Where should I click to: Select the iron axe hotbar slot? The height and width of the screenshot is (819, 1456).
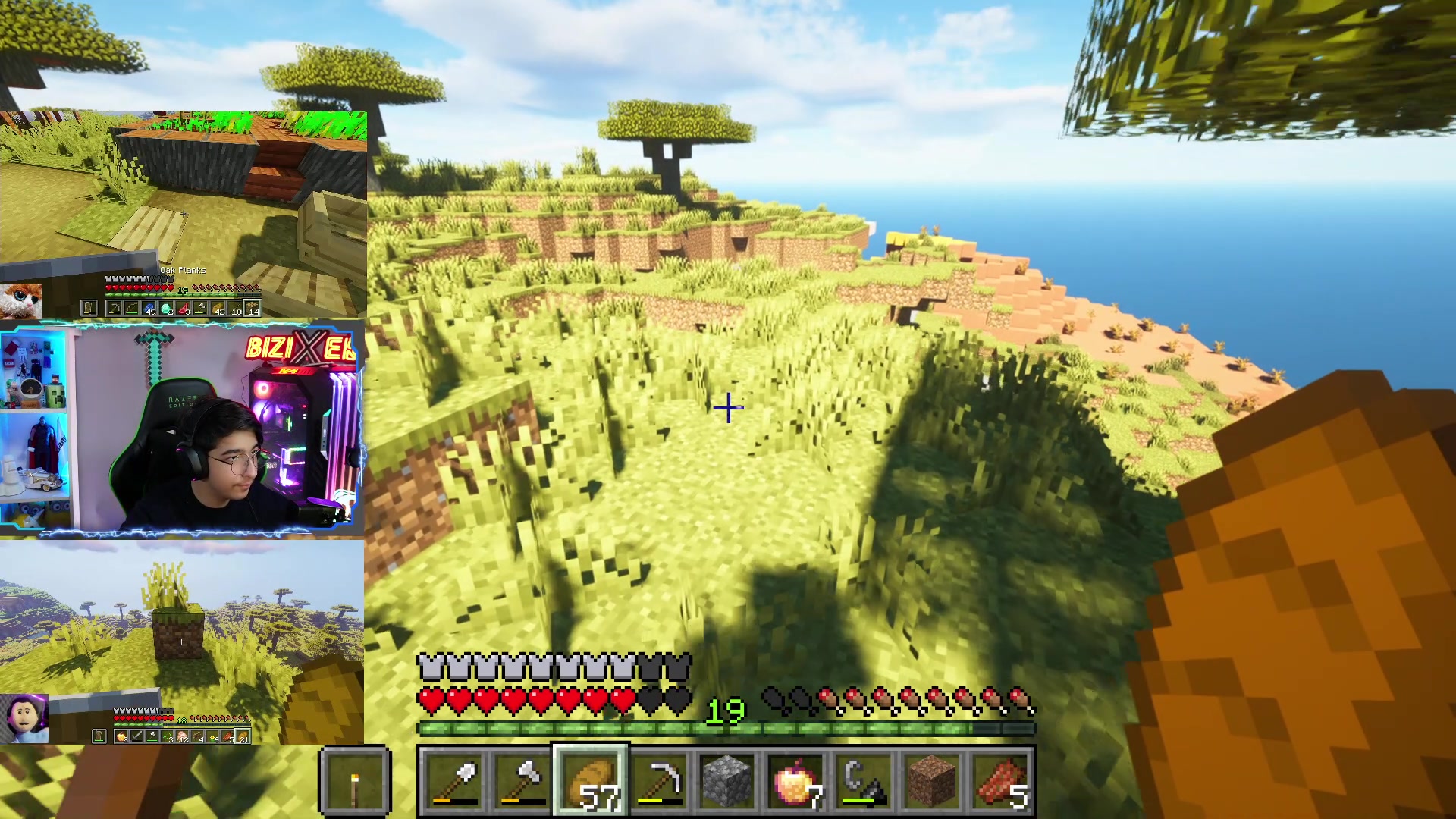[522, 781]
